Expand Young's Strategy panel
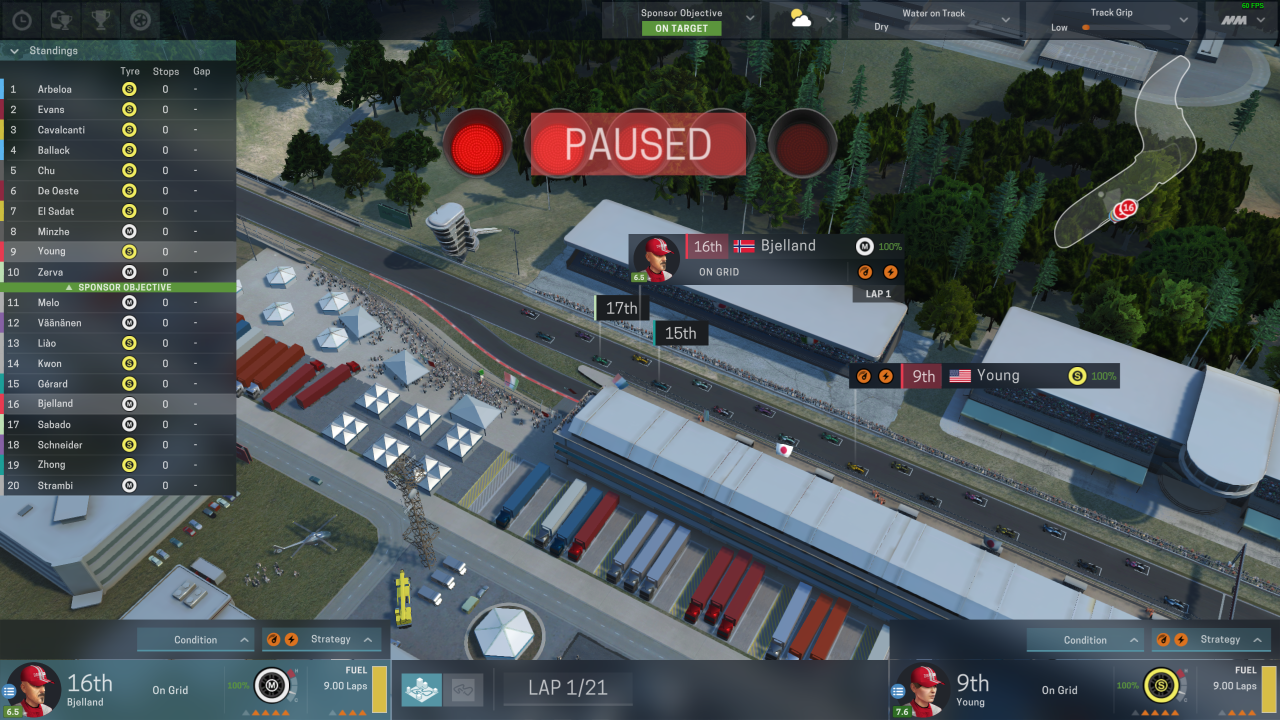Viewport: 1280px width, 720px height. [x=1211, y=640]
